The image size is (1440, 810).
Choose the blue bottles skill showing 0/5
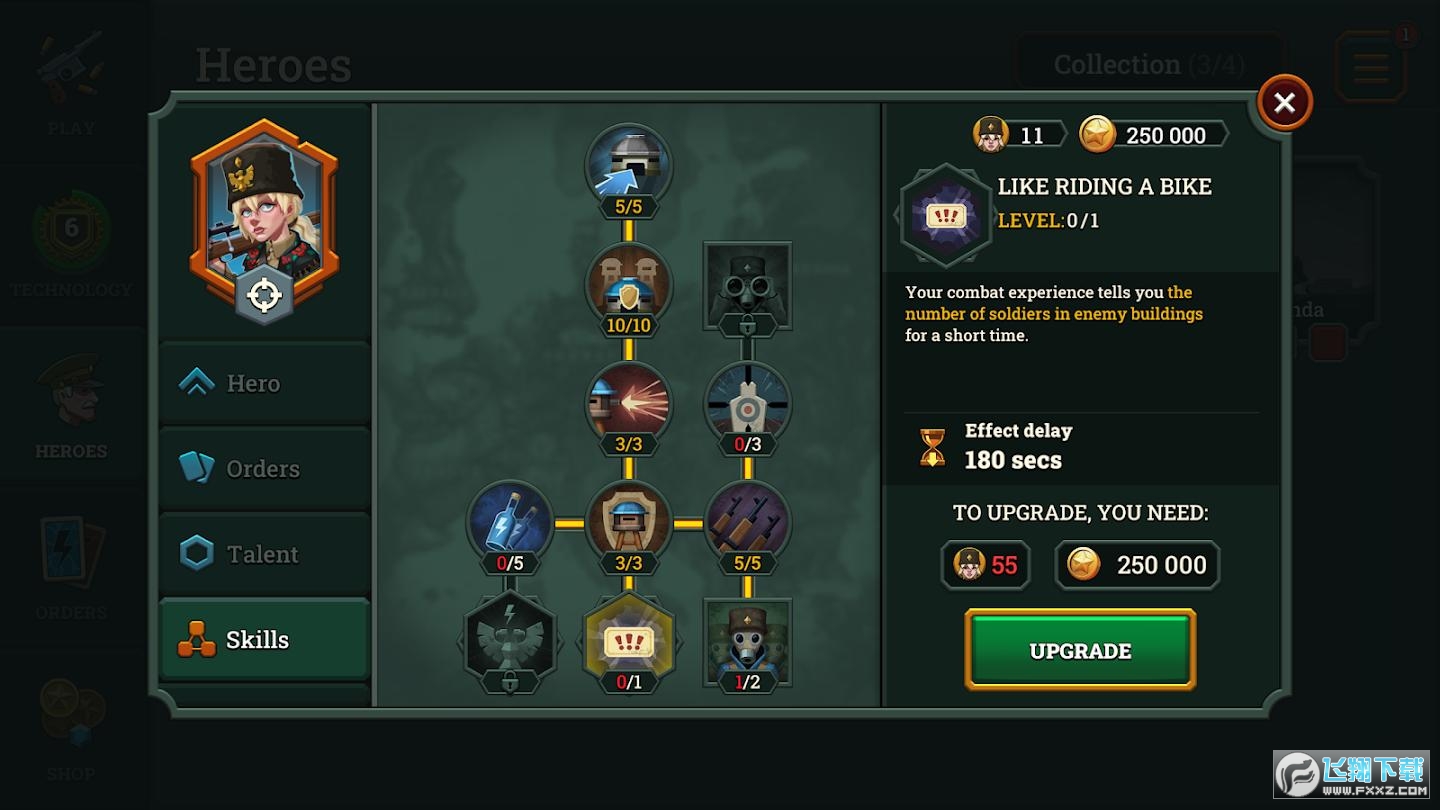click(x=509, y=522)
